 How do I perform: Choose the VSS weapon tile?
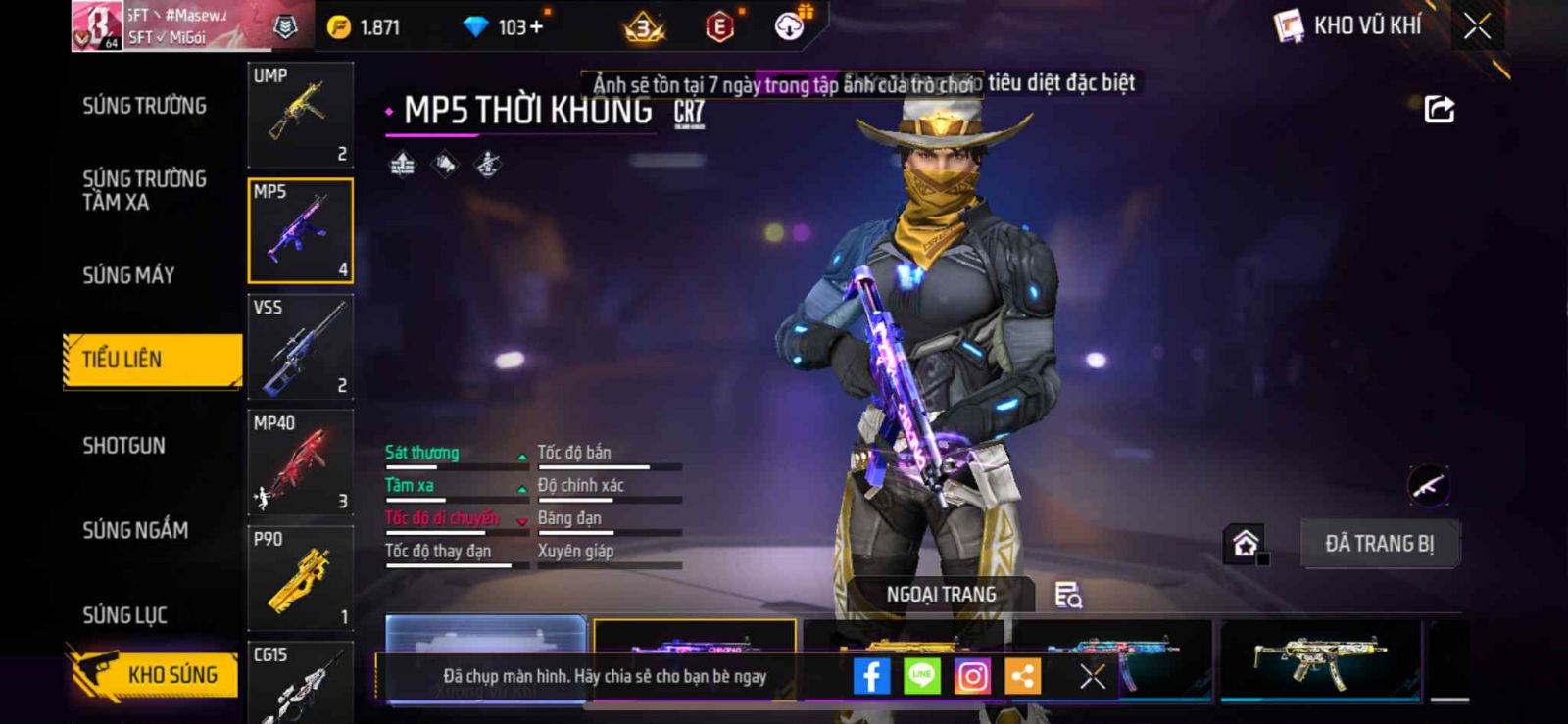[300, 346]
